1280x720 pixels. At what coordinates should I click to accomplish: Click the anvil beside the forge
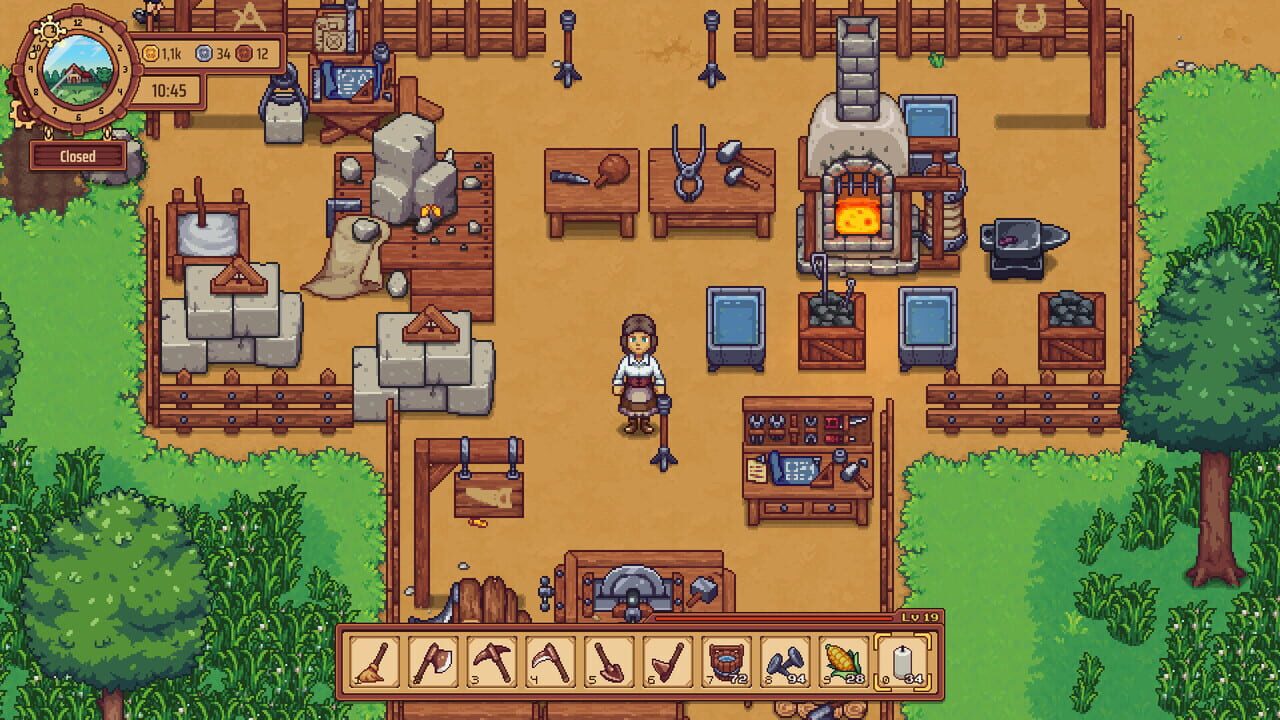tap(1019, 247)
